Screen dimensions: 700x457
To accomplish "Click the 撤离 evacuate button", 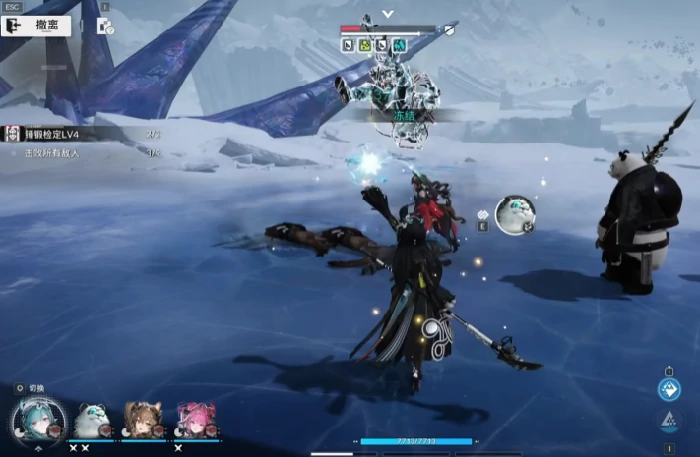I will coord(38,26).
